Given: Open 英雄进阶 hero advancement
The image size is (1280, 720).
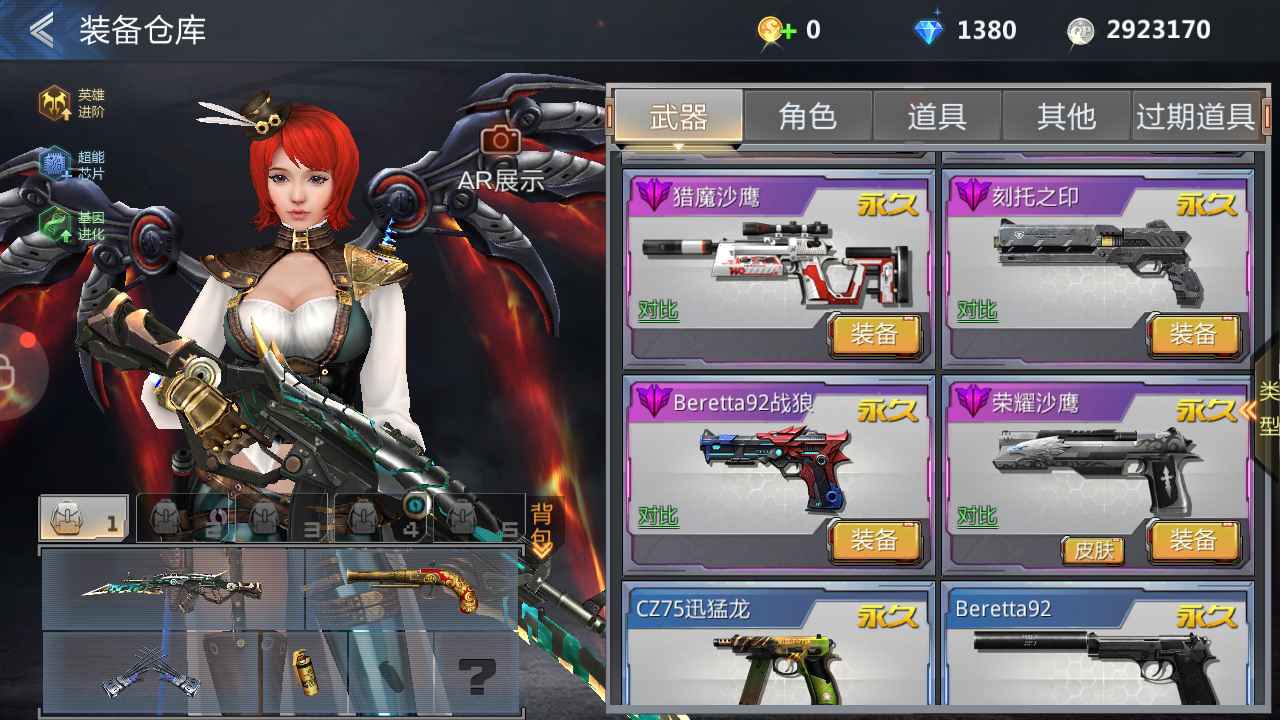Looking at the screenshot, I should pyautogui.click(x=70, y=103).
